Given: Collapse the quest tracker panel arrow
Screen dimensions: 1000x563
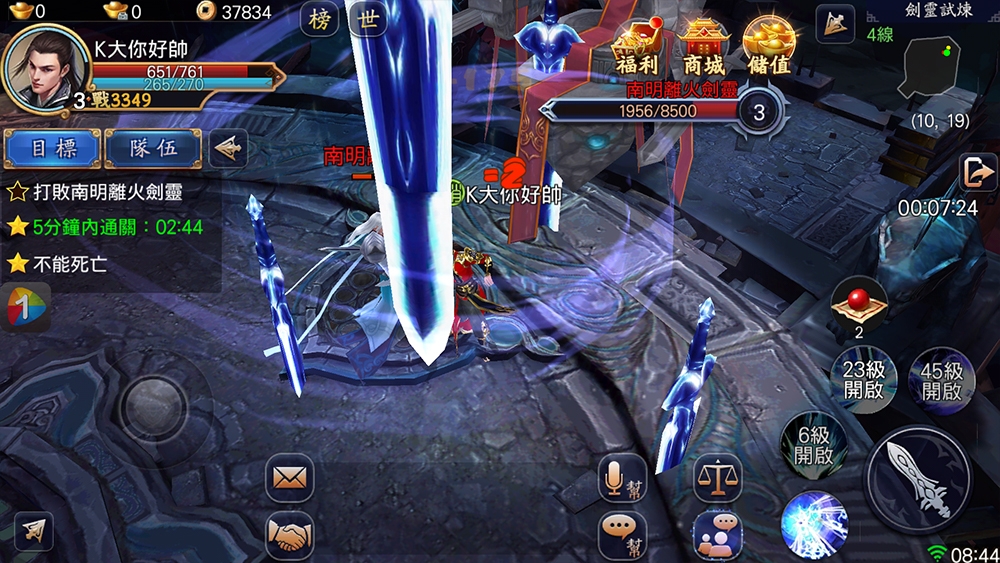Looking at the screenshot, I should click(x=229, y=148).
